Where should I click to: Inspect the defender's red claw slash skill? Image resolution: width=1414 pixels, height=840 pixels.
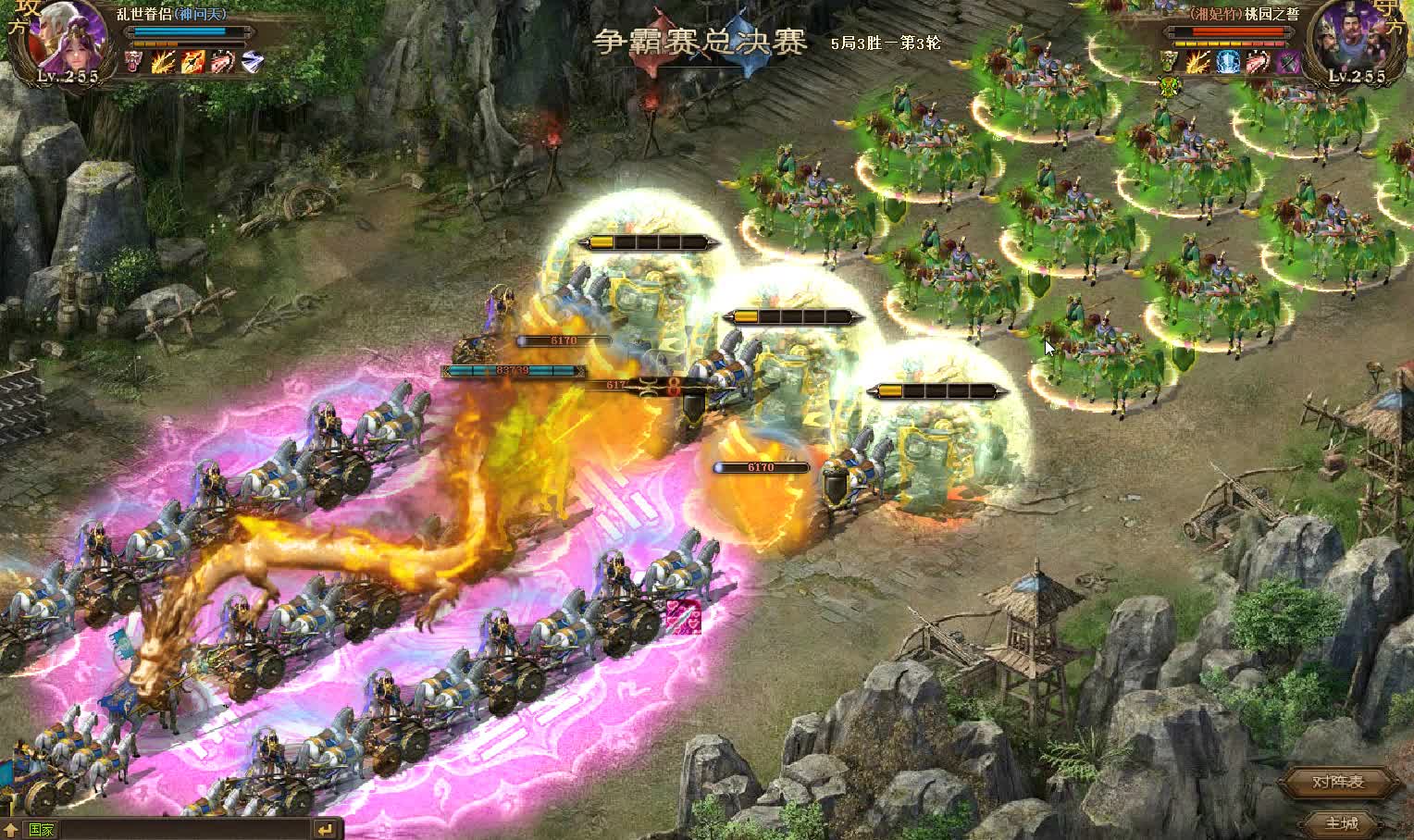tap(1258, 62)
